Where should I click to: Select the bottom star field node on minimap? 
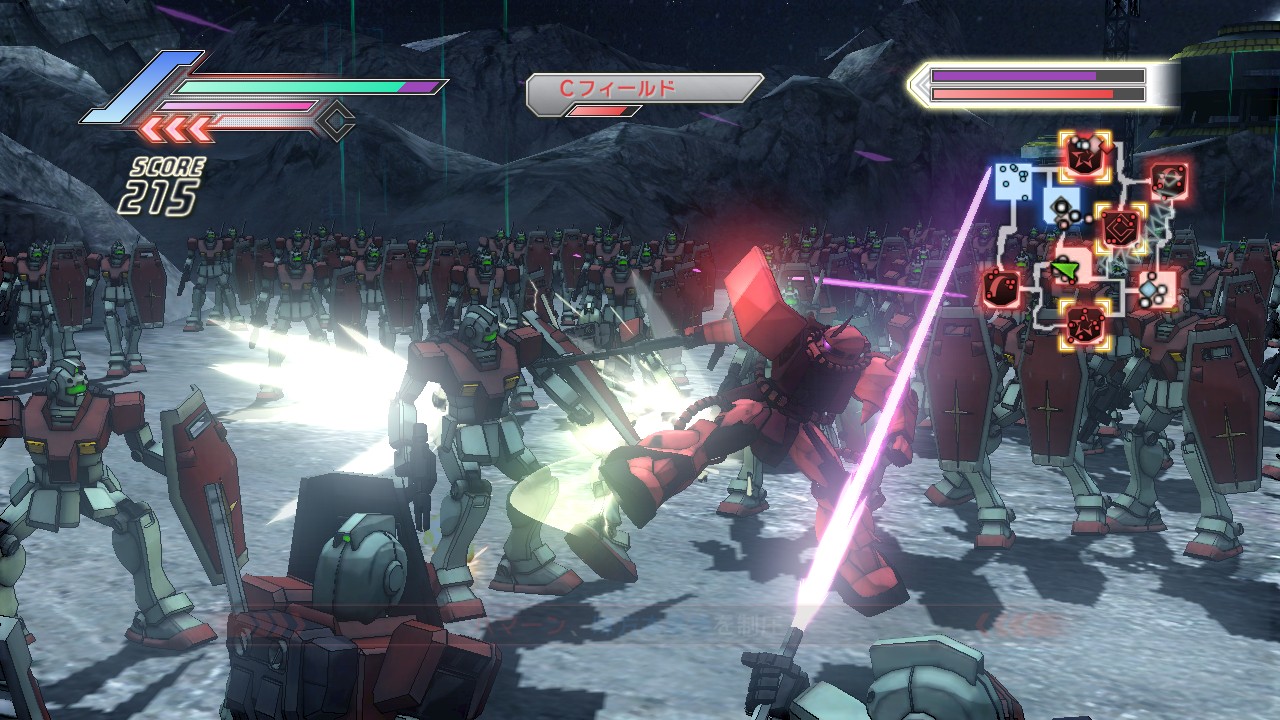(1085, 324)
